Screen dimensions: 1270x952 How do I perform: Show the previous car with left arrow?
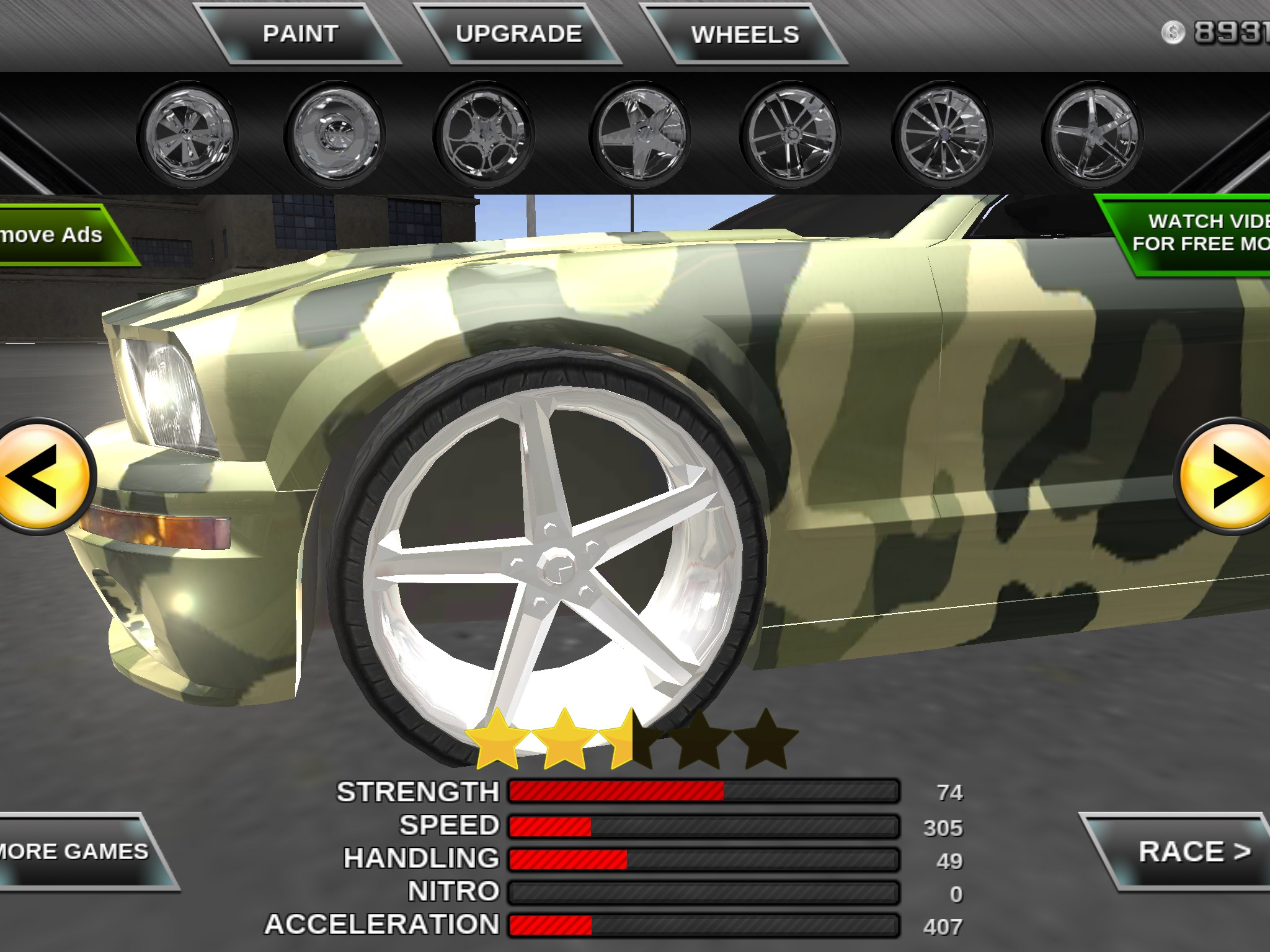click(42, 476)
